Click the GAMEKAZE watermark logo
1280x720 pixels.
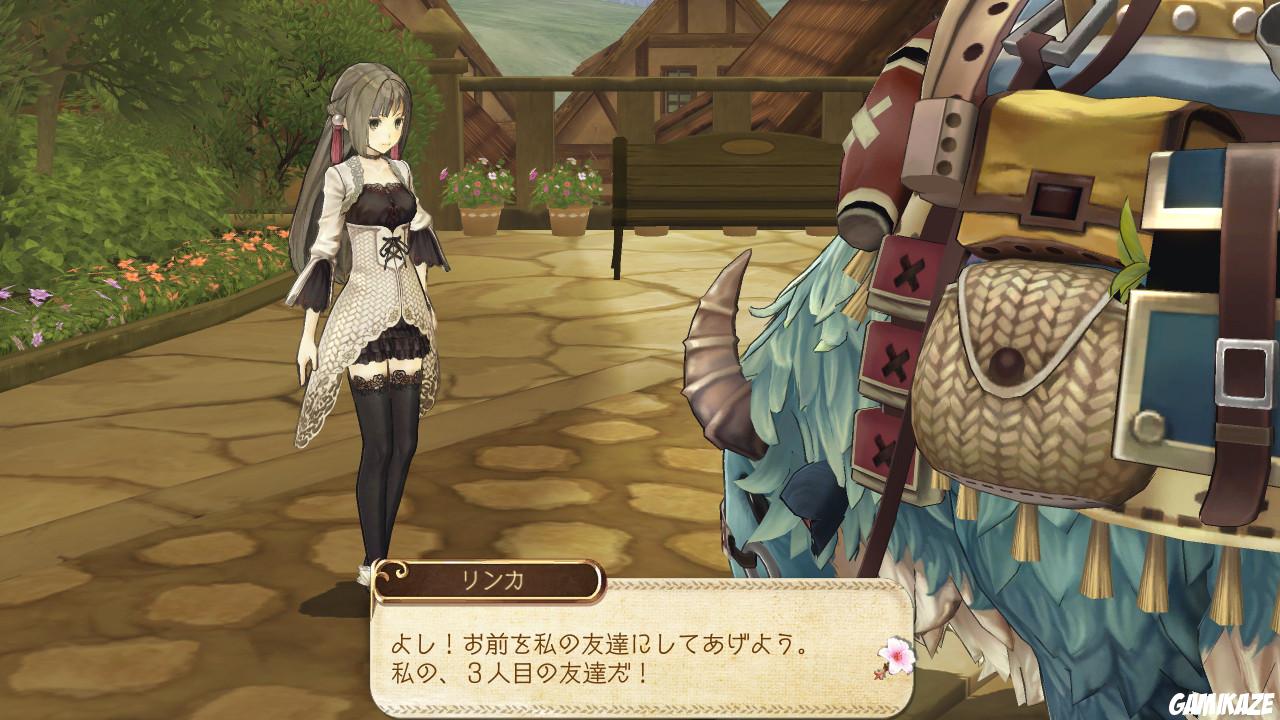pos(1224,705)
